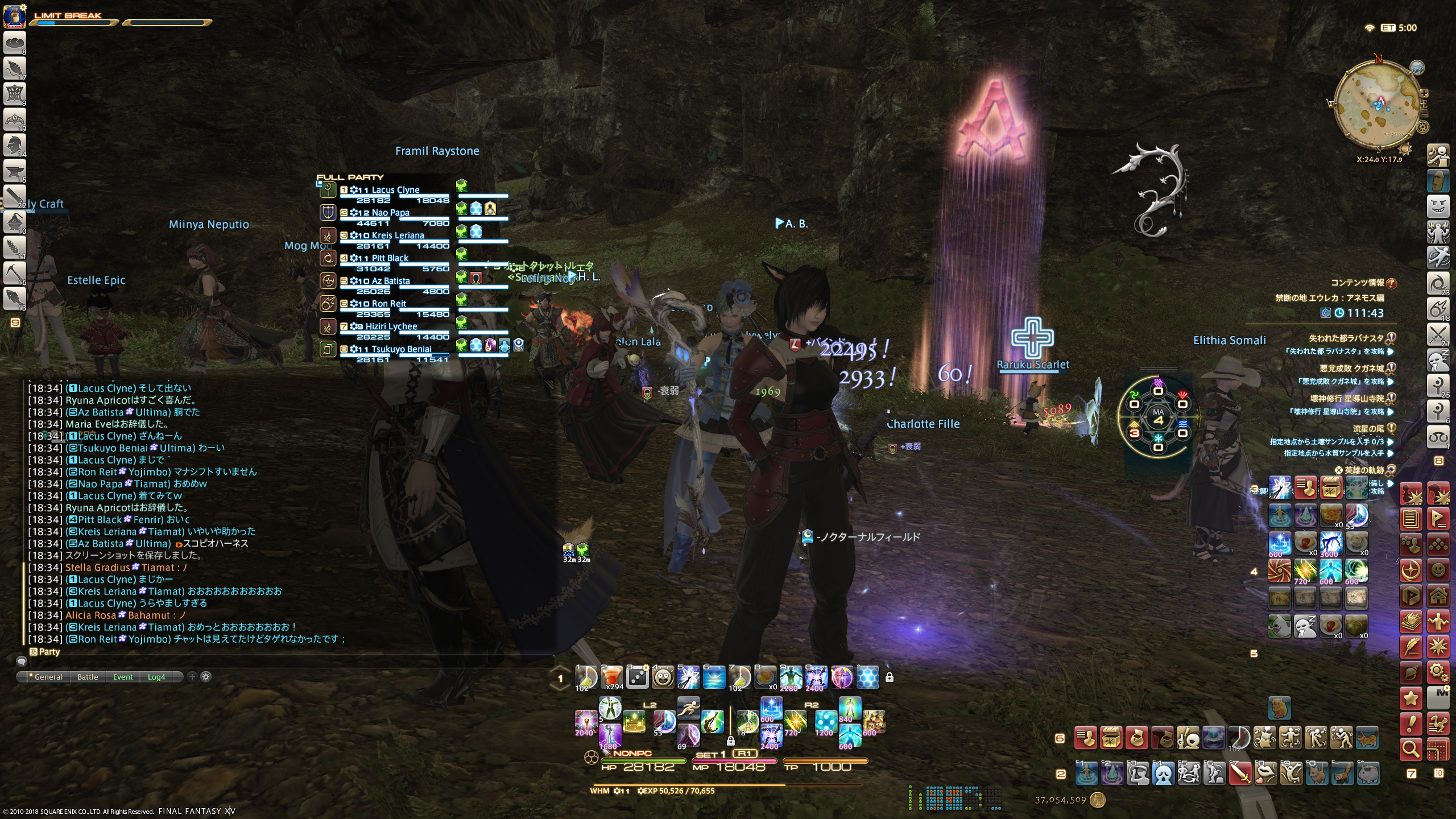This screenshot has height=819, width=1456.
Task: Roll the dice hotbar action
Action: 637,677
